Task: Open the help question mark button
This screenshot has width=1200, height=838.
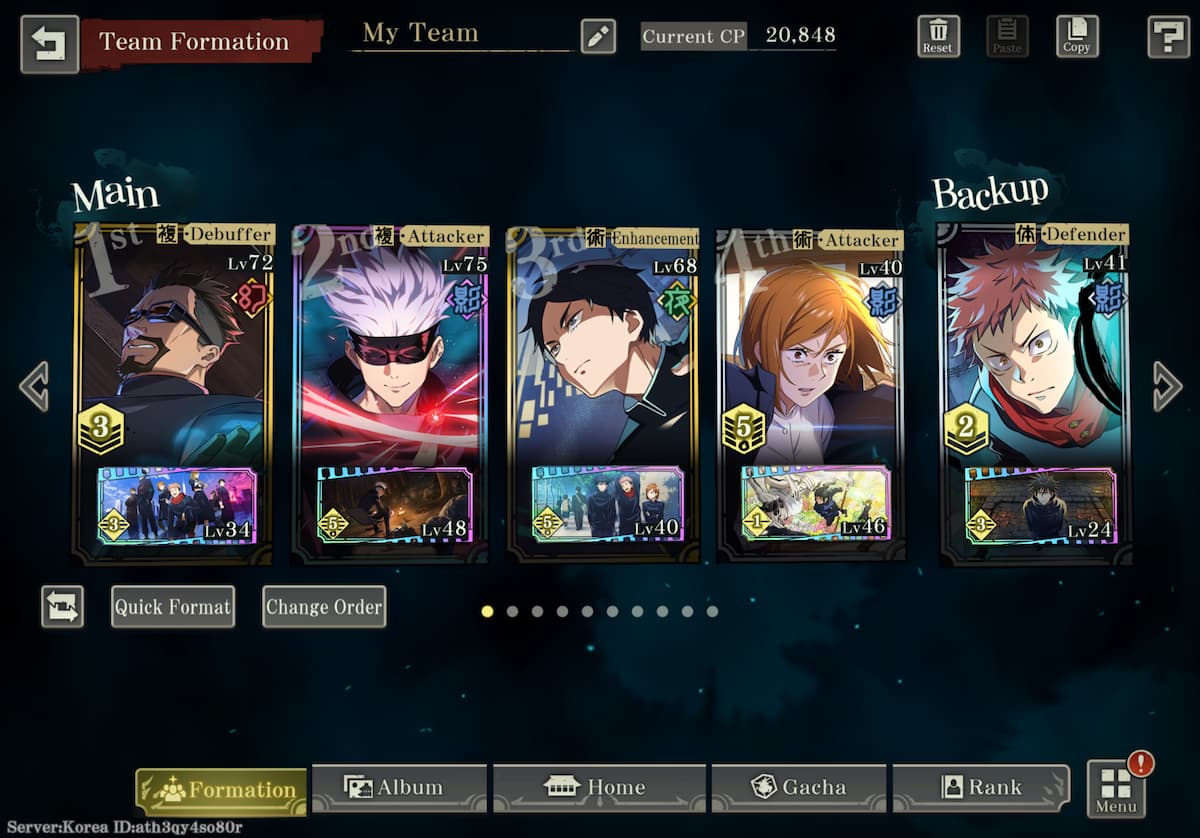Action: pyautogui.click(x=1167, y=37)
